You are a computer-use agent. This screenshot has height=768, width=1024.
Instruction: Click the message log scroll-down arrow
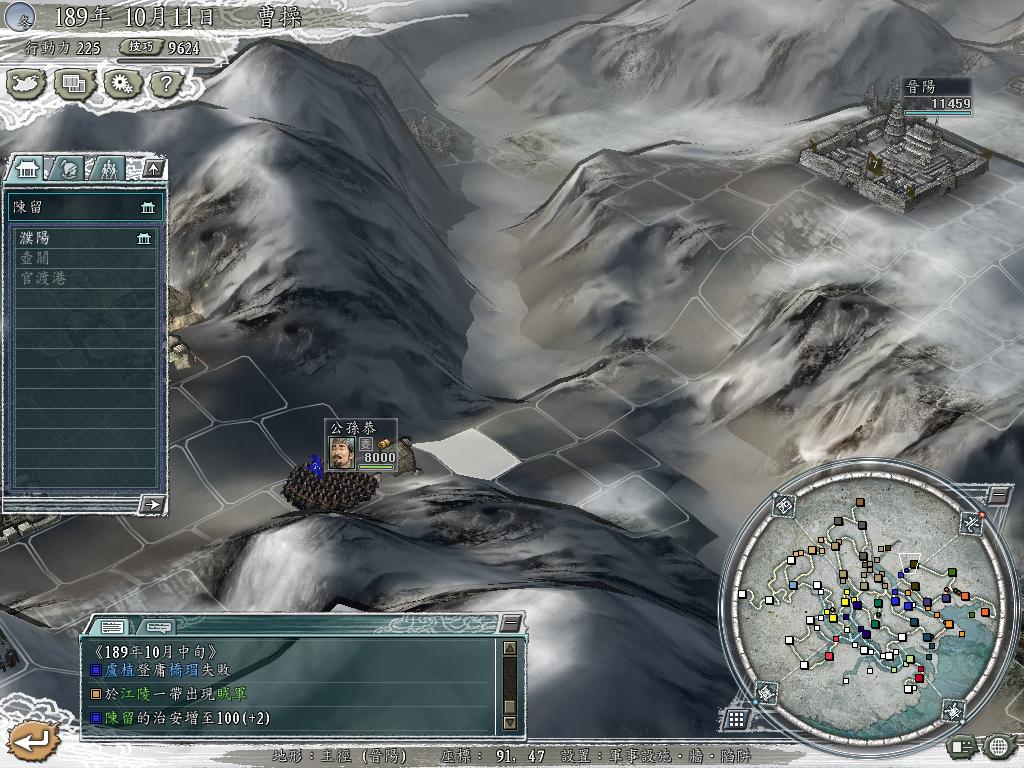pos(509,722)
